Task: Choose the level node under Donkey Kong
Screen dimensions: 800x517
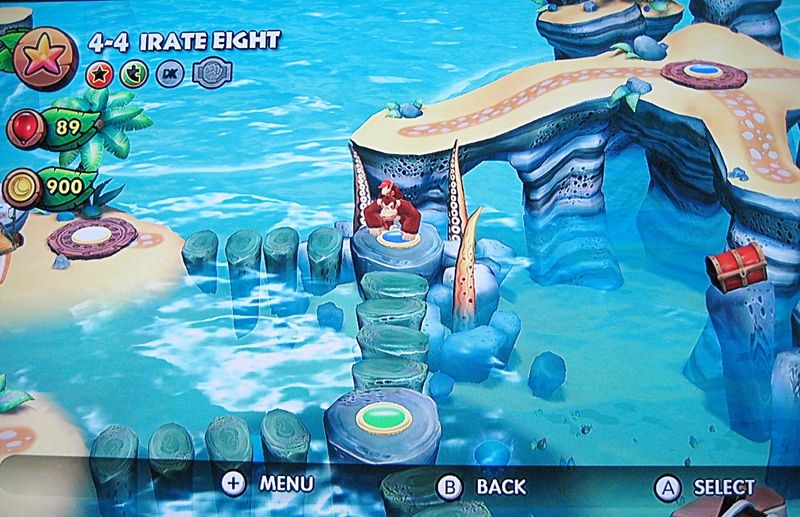Action: [393, 240]
